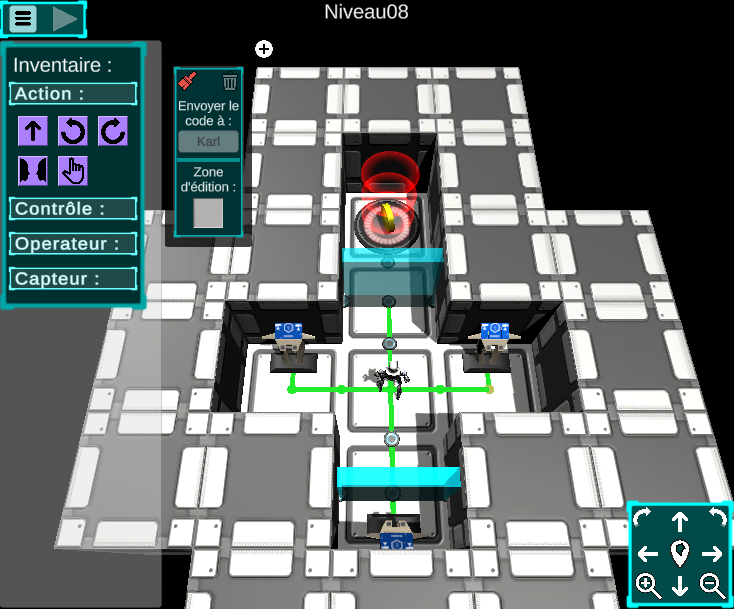Image resolution: width=734 pixels, height=609 pixels.
Task: Recenter camera with the location pin
Action: click(680, 553)
